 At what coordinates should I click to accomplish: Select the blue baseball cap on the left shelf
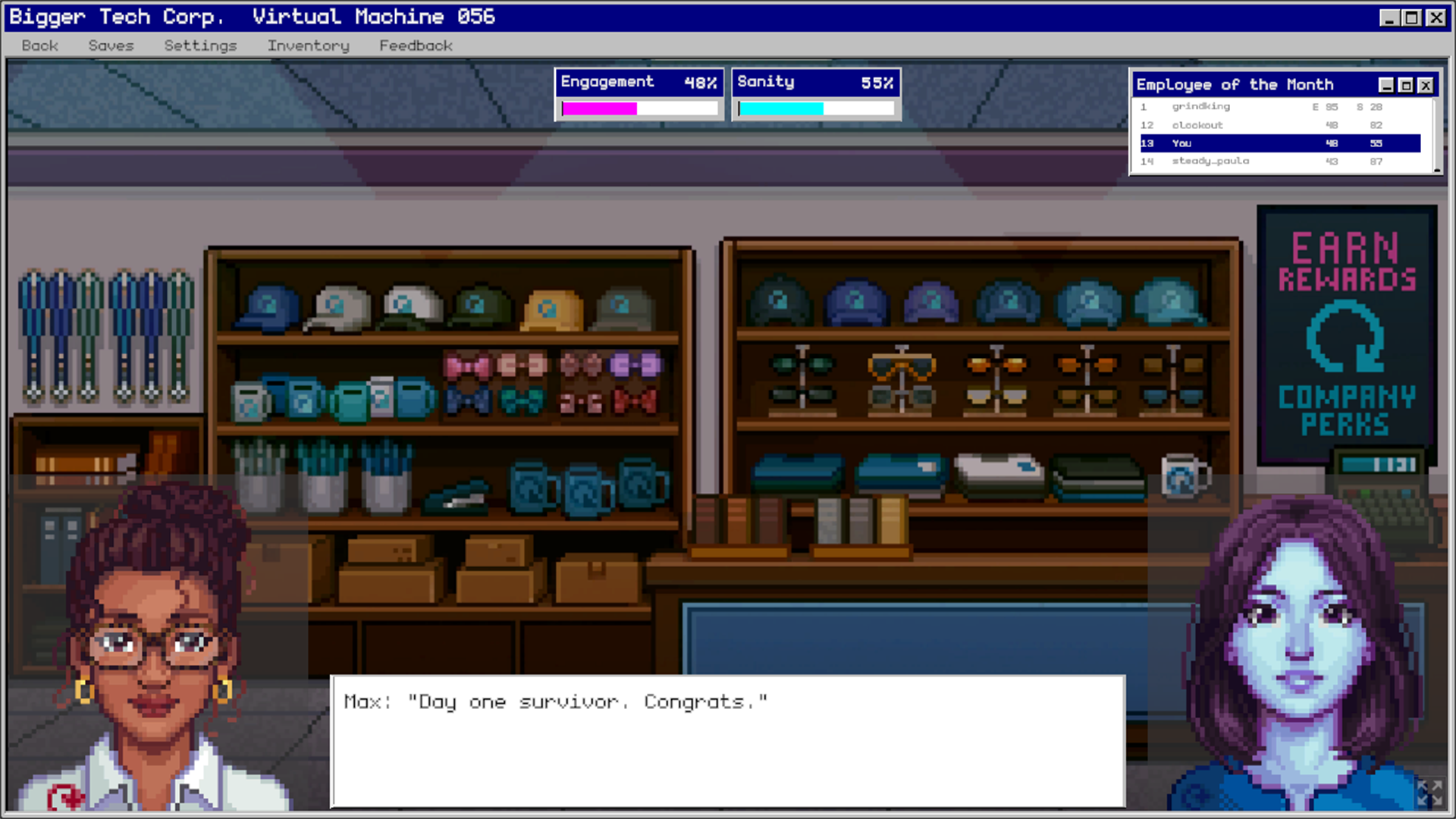tap(269, 303)
